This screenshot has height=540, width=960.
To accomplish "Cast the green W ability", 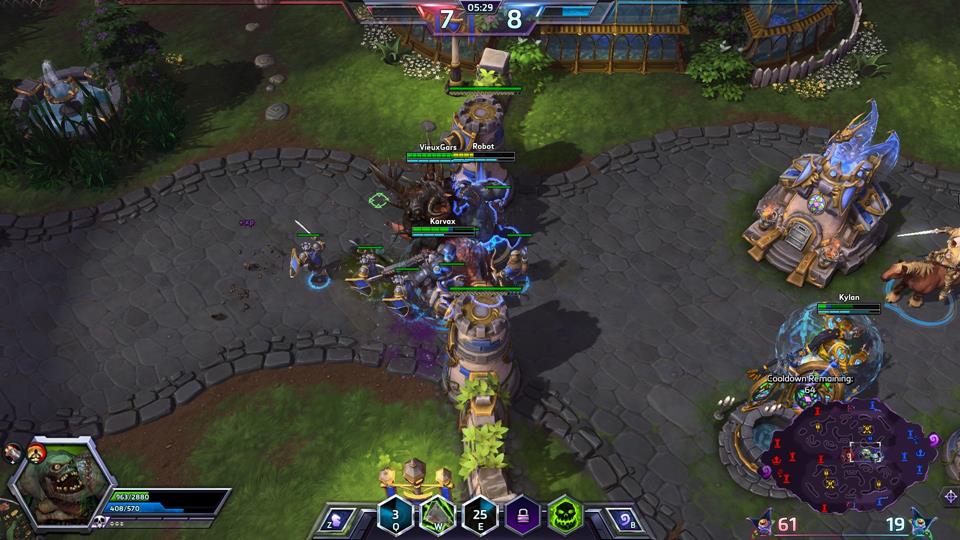I will coord(437,516).
